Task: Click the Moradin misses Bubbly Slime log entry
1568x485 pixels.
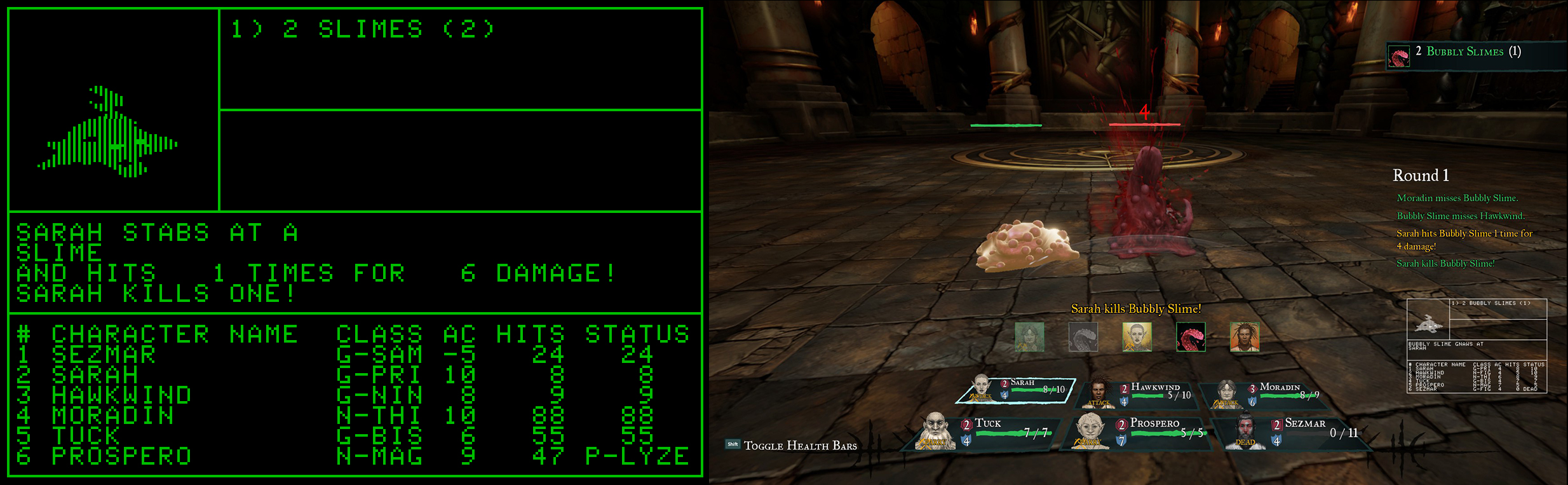Action: [1457, 198]
